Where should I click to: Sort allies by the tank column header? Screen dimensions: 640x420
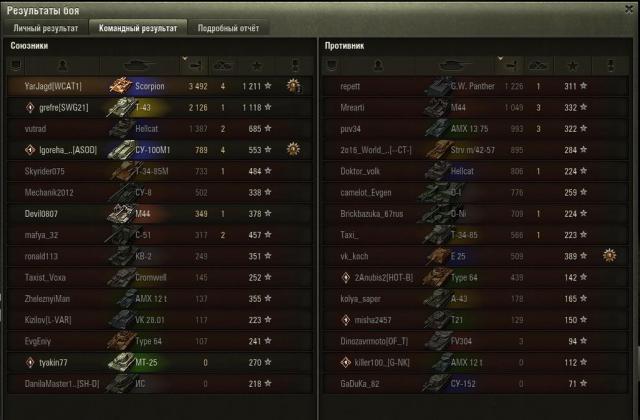(x=139, y=65)
